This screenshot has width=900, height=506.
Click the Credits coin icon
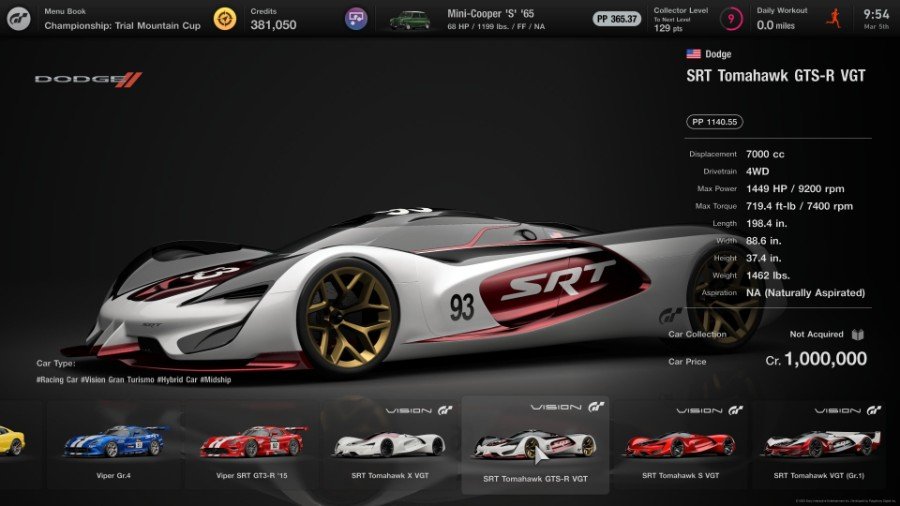click(x=226, y=18)
